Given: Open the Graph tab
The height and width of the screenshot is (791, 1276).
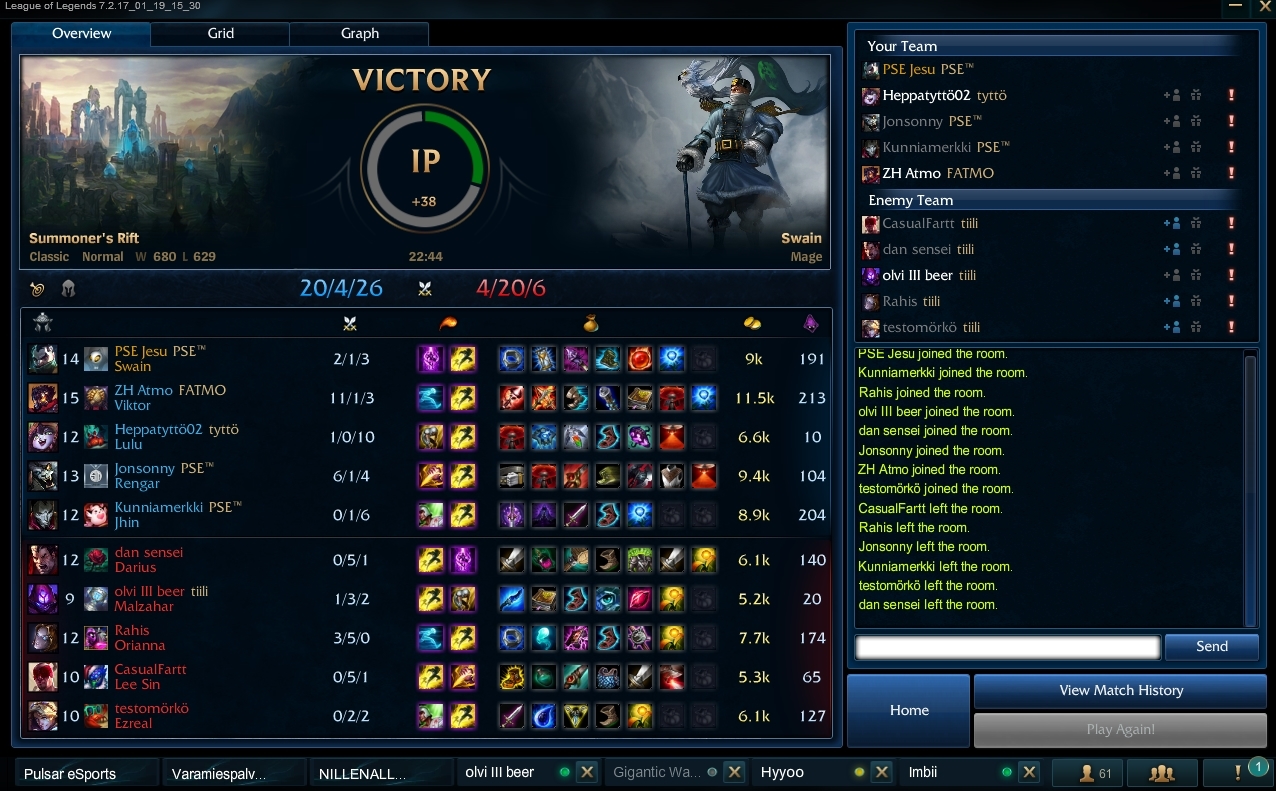Looking at the screenshot, I should (x=359, y=33).
